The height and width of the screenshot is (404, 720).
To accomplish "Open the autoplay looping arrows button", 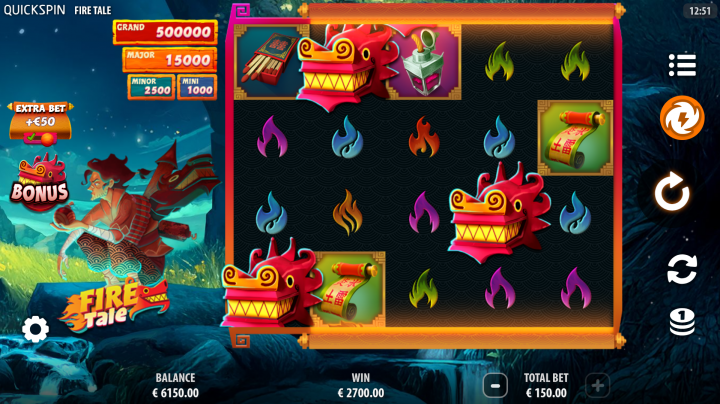I will [682, 268].
